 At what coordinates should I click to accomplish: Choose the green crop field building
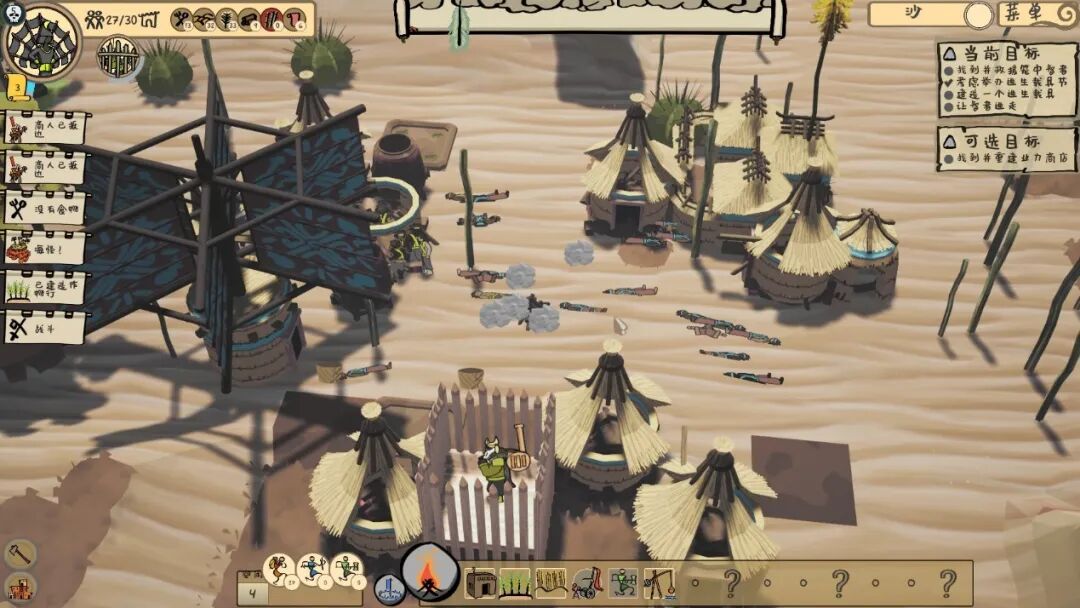[x=515, y=583]
